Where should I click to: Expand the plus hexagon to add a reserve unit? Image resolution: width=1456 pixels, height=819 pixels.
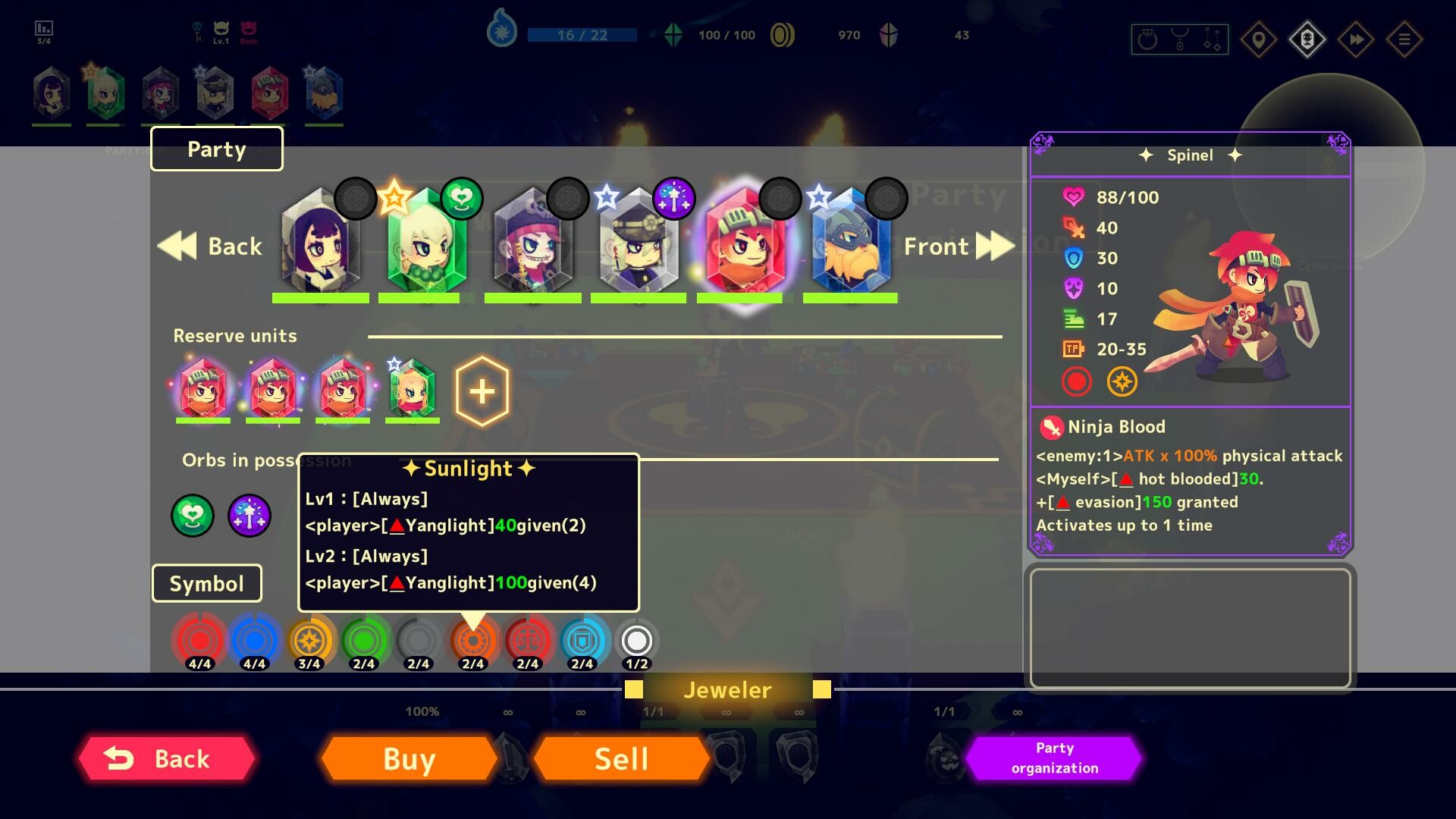coord(481,390)
